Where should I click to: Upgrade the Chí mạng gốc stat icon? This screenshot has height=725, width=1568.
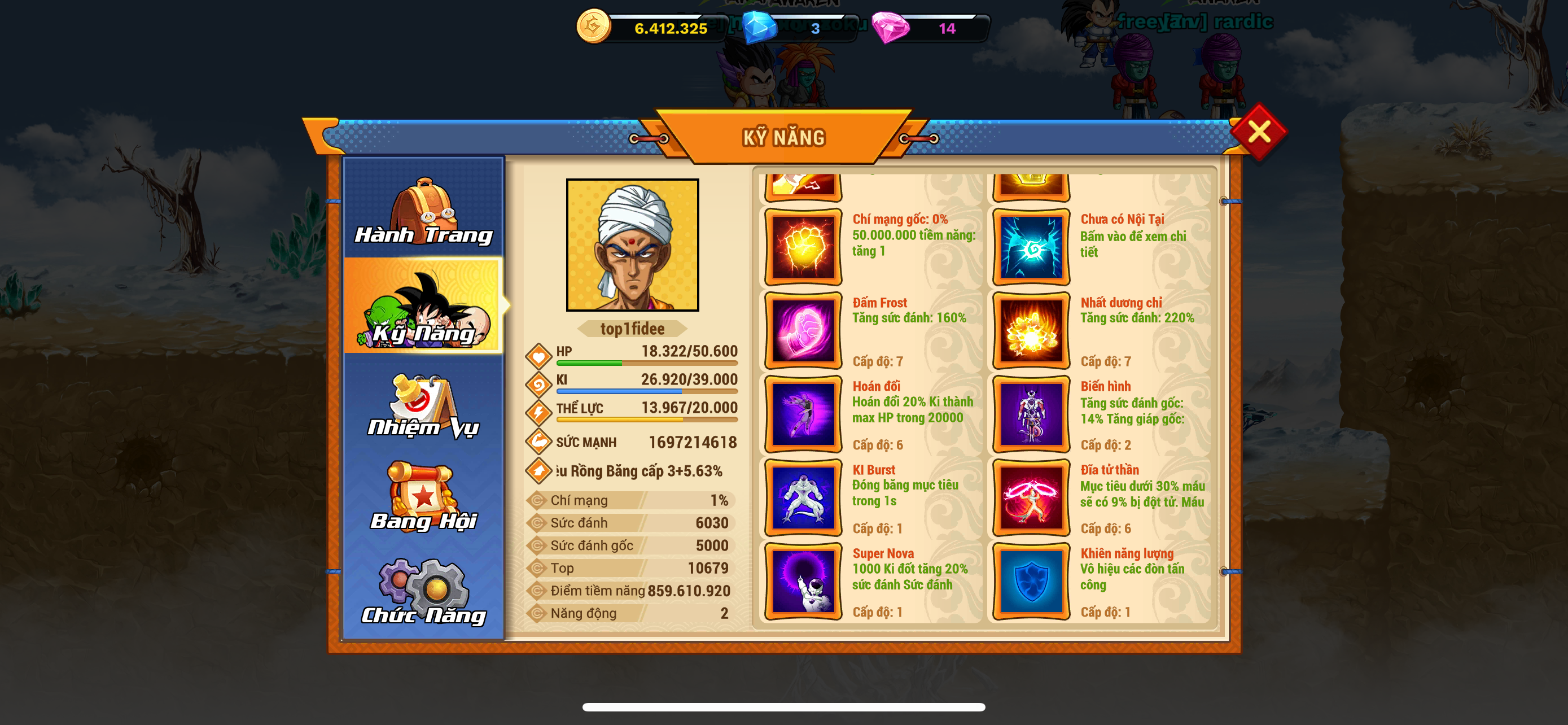coord(803,247)
